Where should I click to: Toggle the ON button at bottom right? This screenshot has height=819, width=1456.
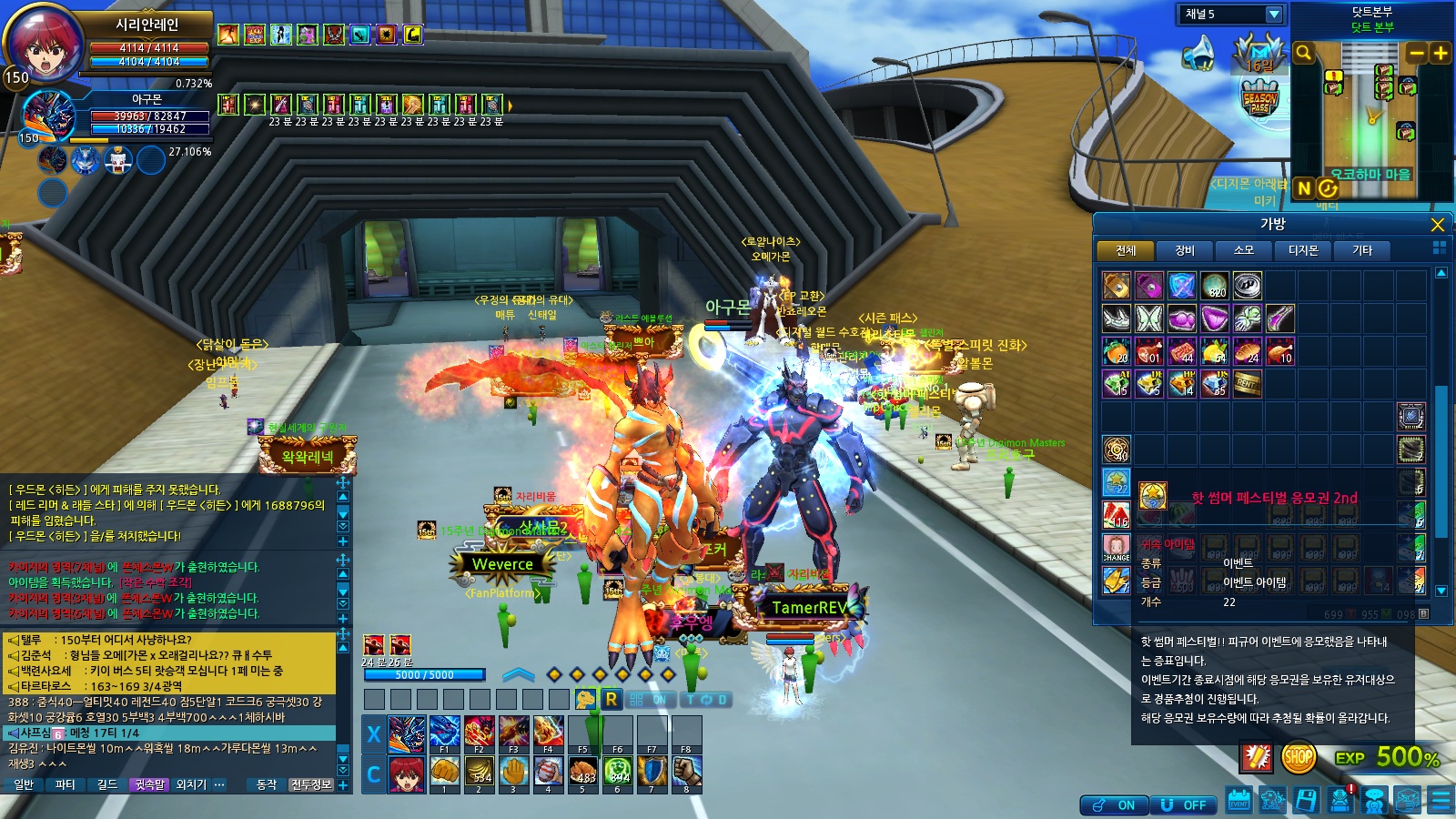coord(1115,805)
